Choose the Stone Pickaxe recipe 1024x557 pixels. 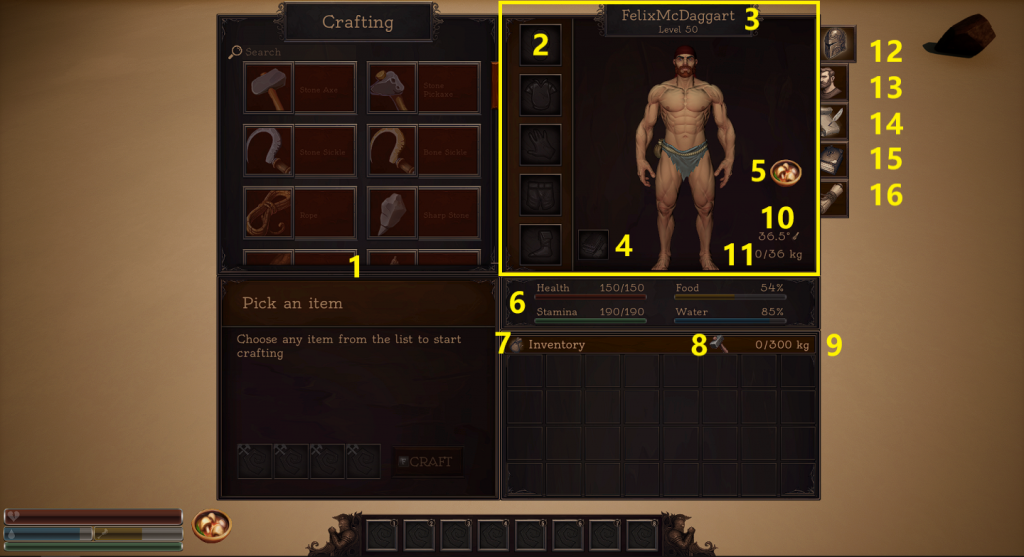click(x=424, y=88)
